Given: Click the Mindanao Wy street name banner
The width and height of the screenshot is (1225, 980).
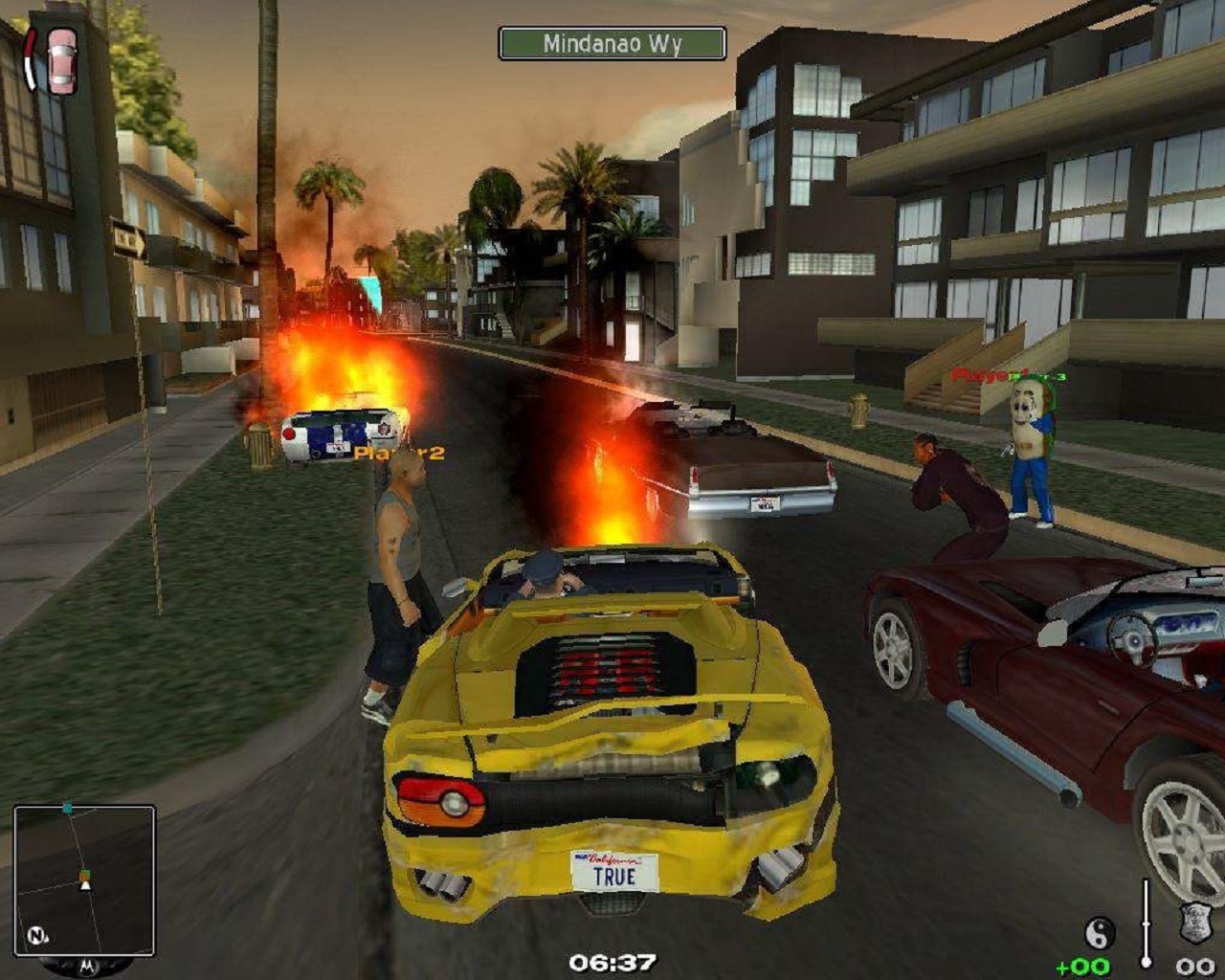Looking at the screenshot, I should [612, 44].
